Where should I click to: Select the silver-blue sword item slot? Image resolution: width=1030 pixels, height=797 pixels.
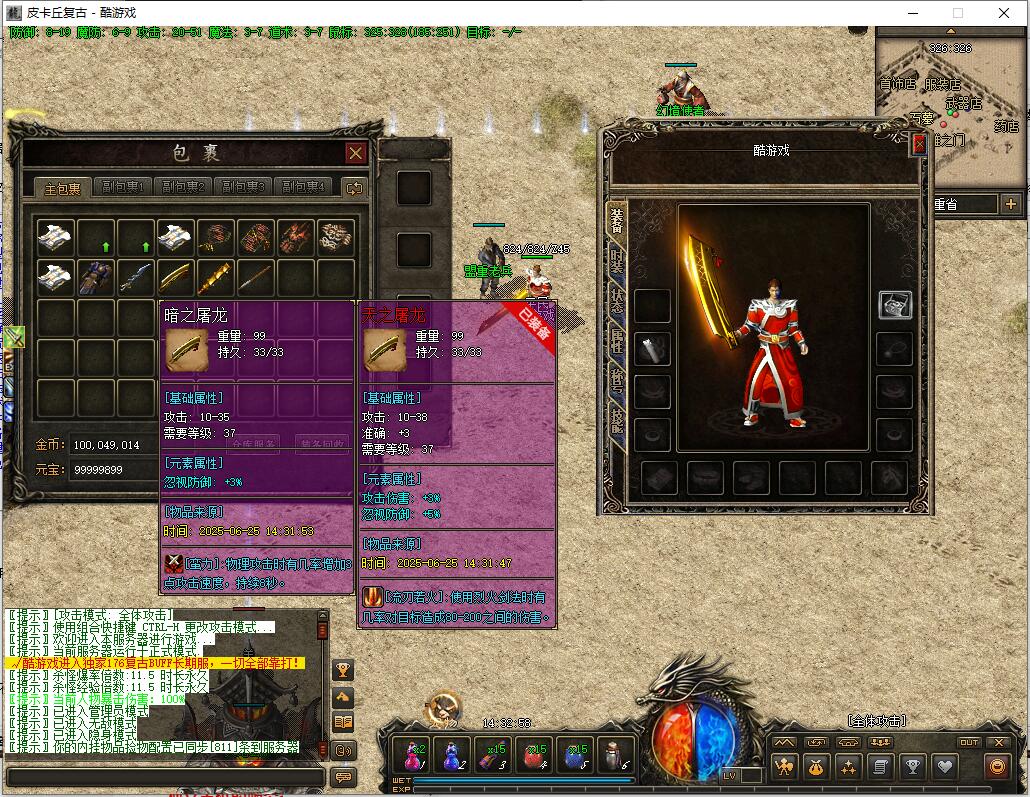coord(136,276)
